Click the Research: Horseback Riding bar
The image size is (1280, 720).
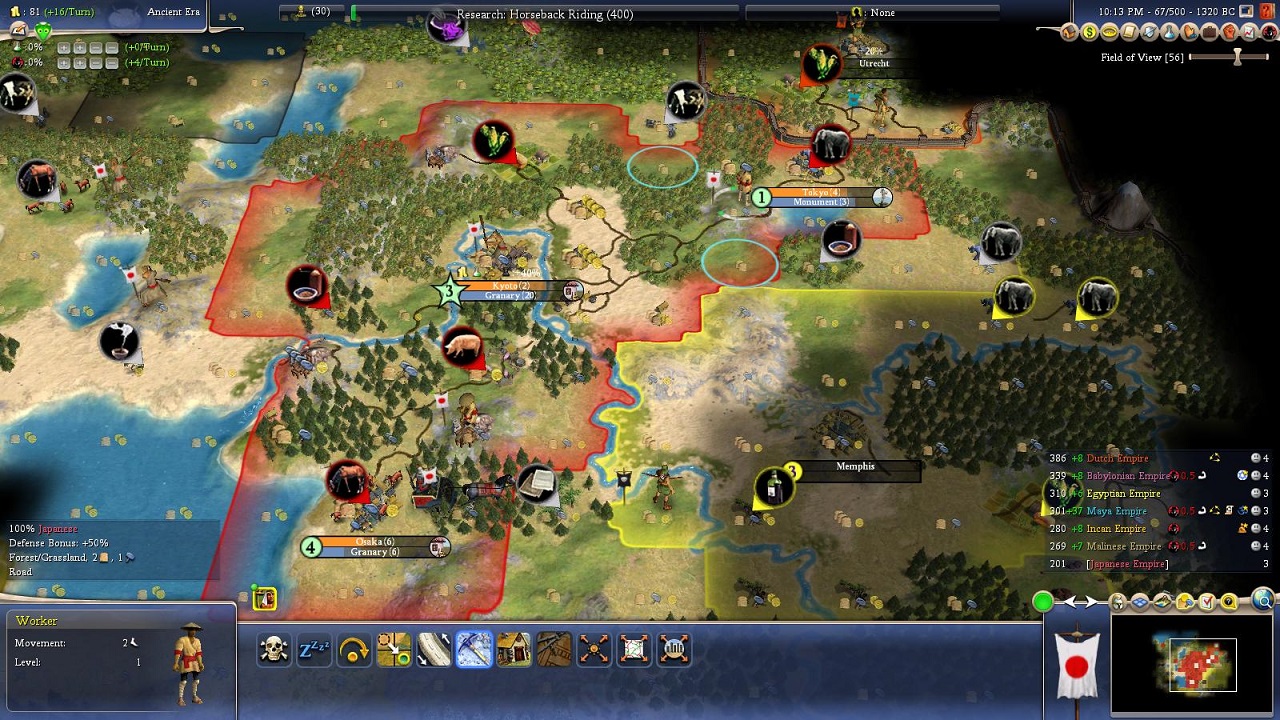tap(545, 14)
